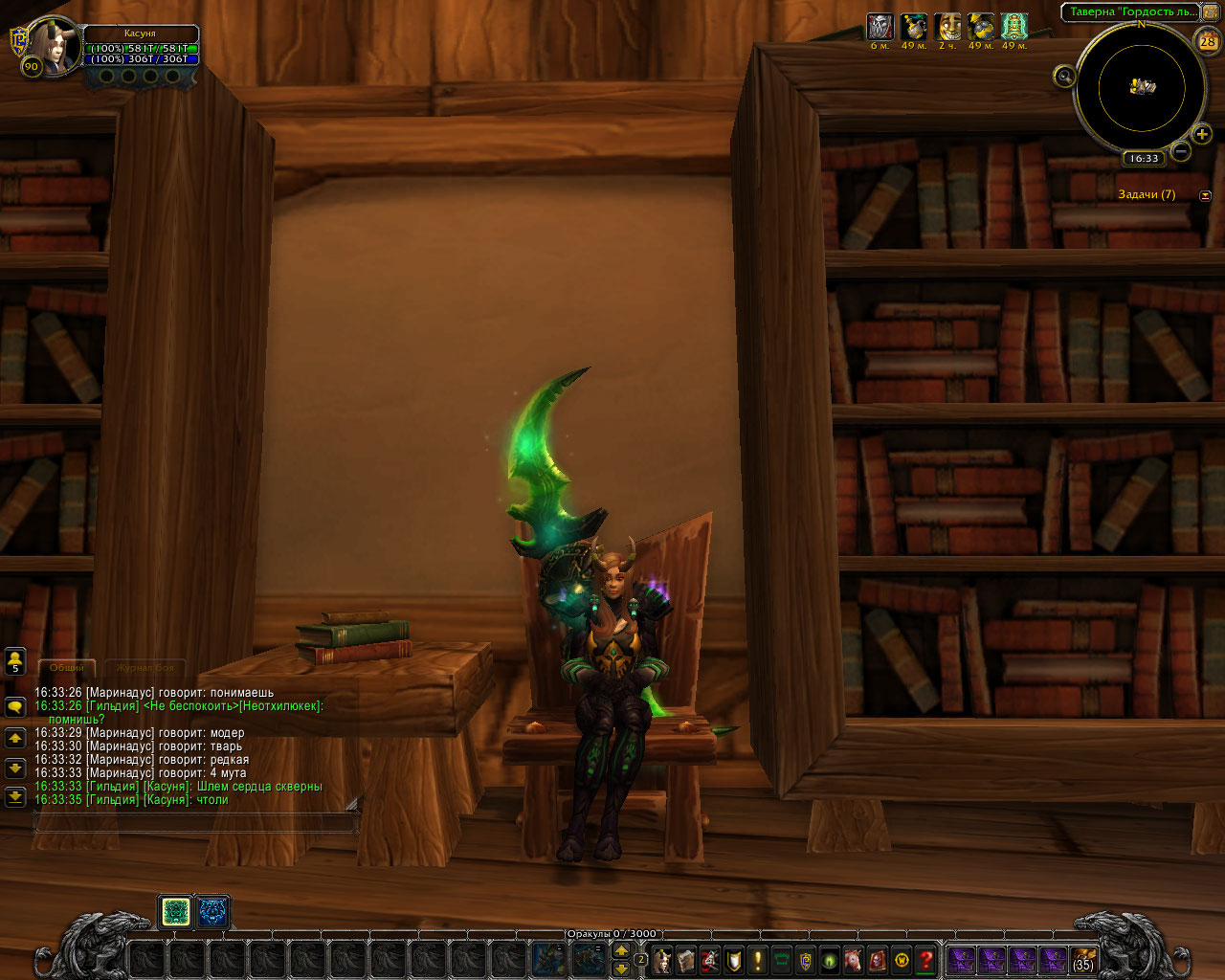
Task: Select the Общий chat tab
Action: tap(67, 668)
